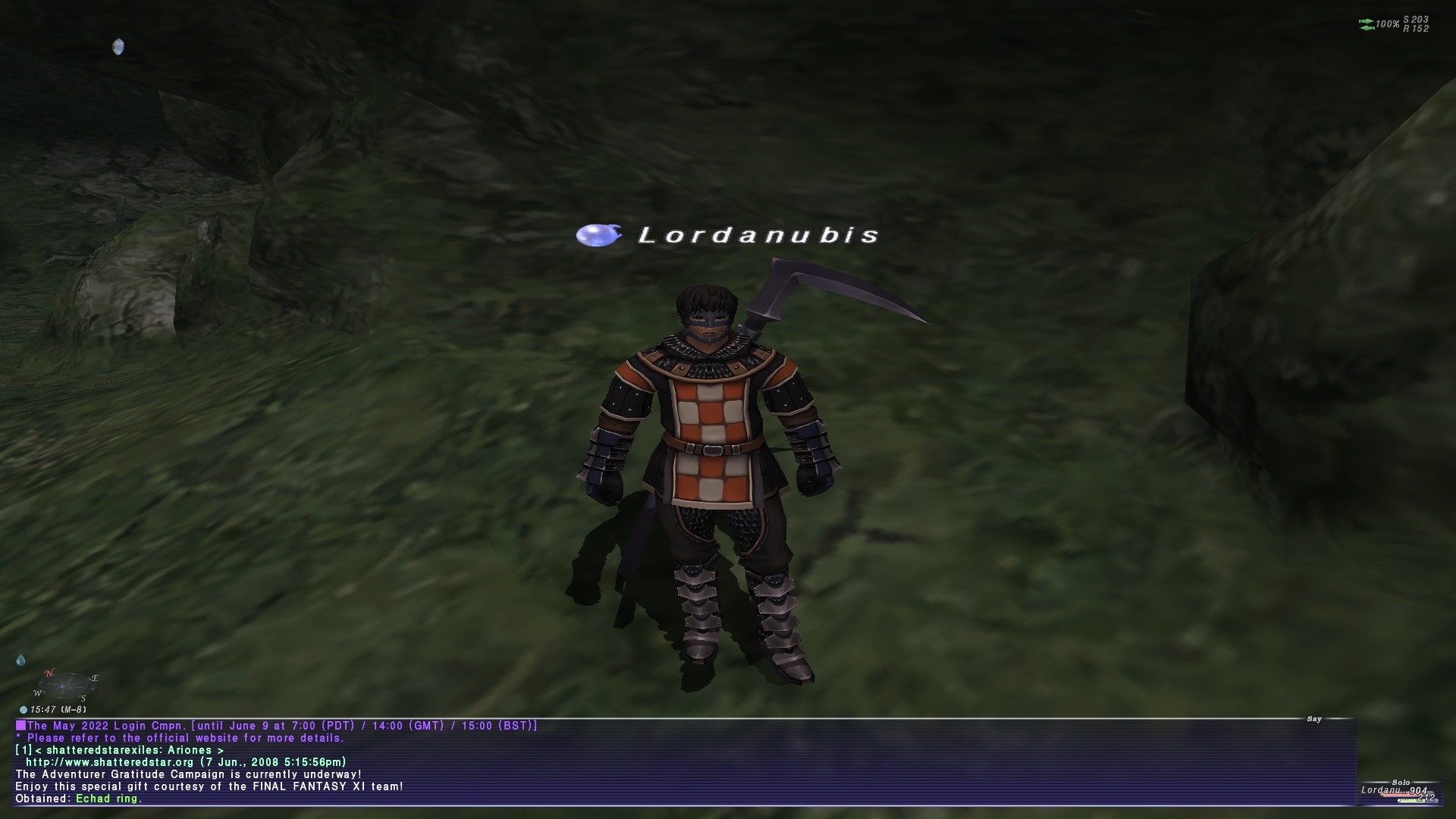Focus the chat log window

click(x=682, y=761)
